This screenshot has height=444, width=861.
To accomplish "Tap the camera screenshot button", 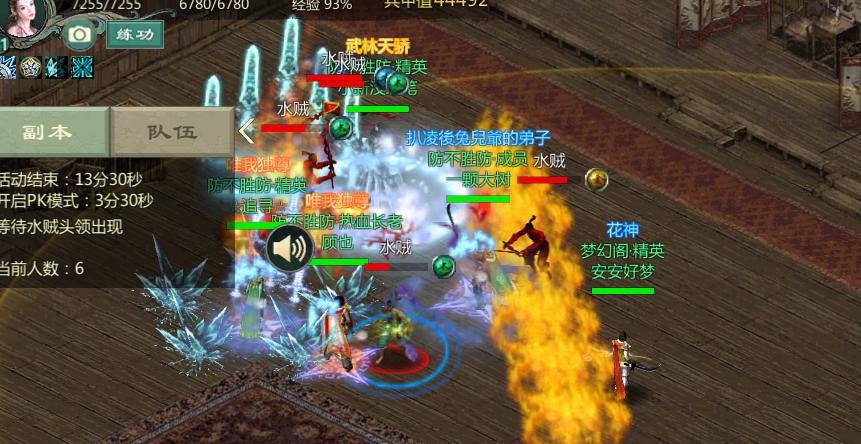I will 79,35.
